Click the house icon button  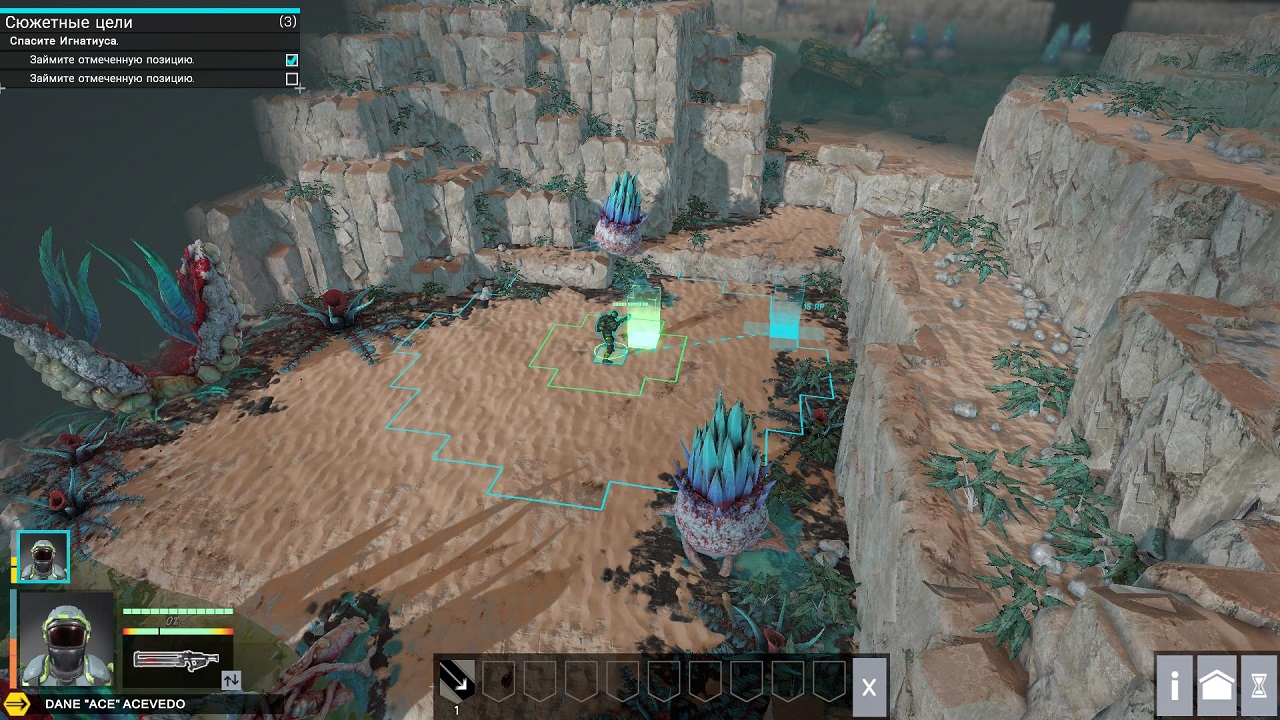pos(1217,685)
